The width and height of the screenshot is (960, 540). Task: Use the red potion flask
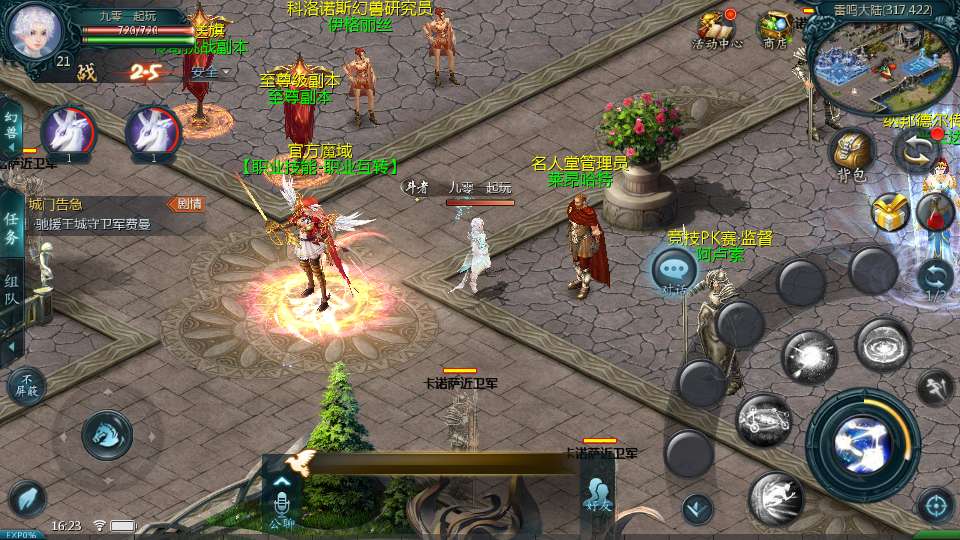[x=936, y=211]
